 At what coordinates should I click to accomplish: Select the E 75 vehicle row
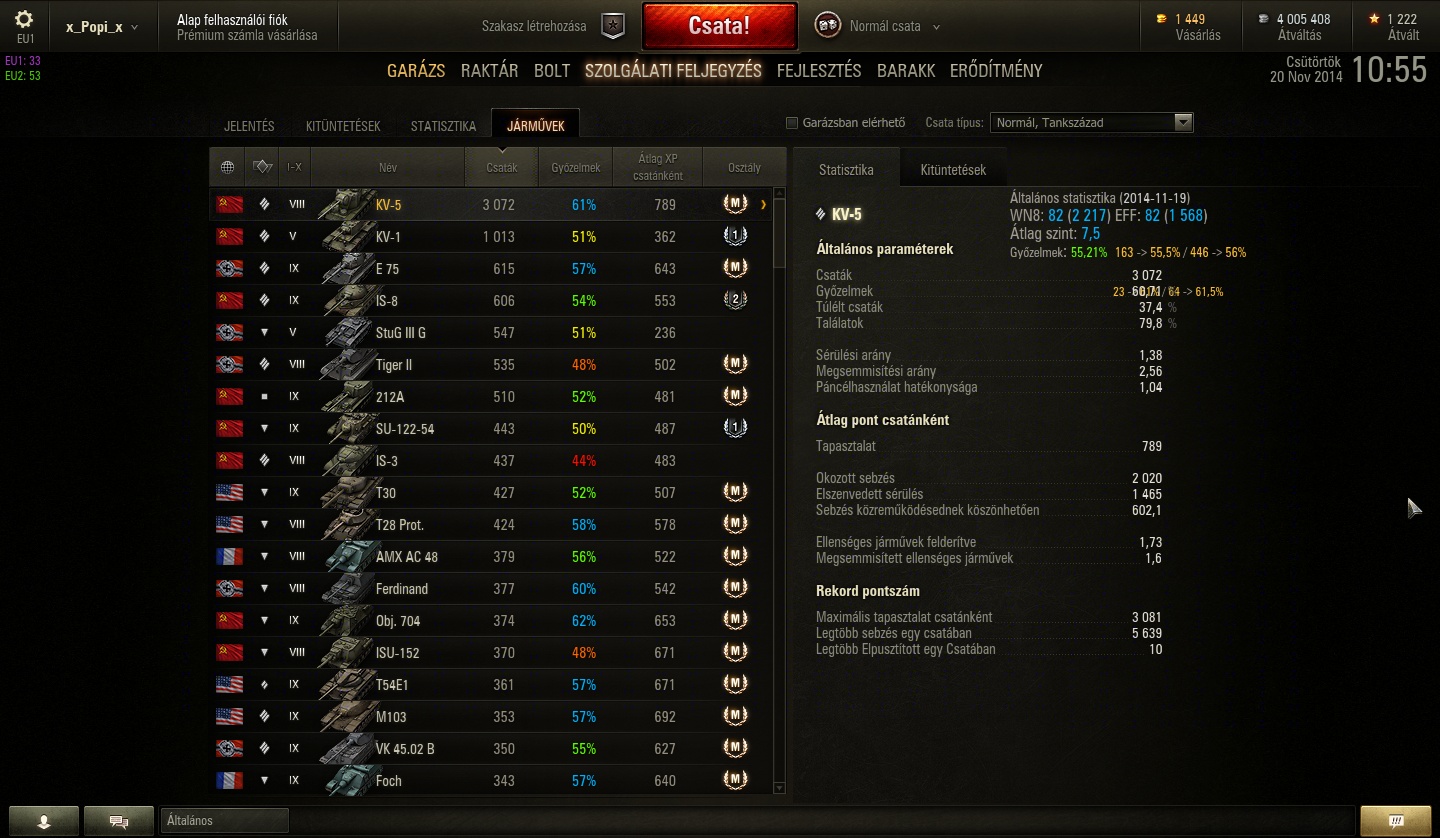point(490,269)
